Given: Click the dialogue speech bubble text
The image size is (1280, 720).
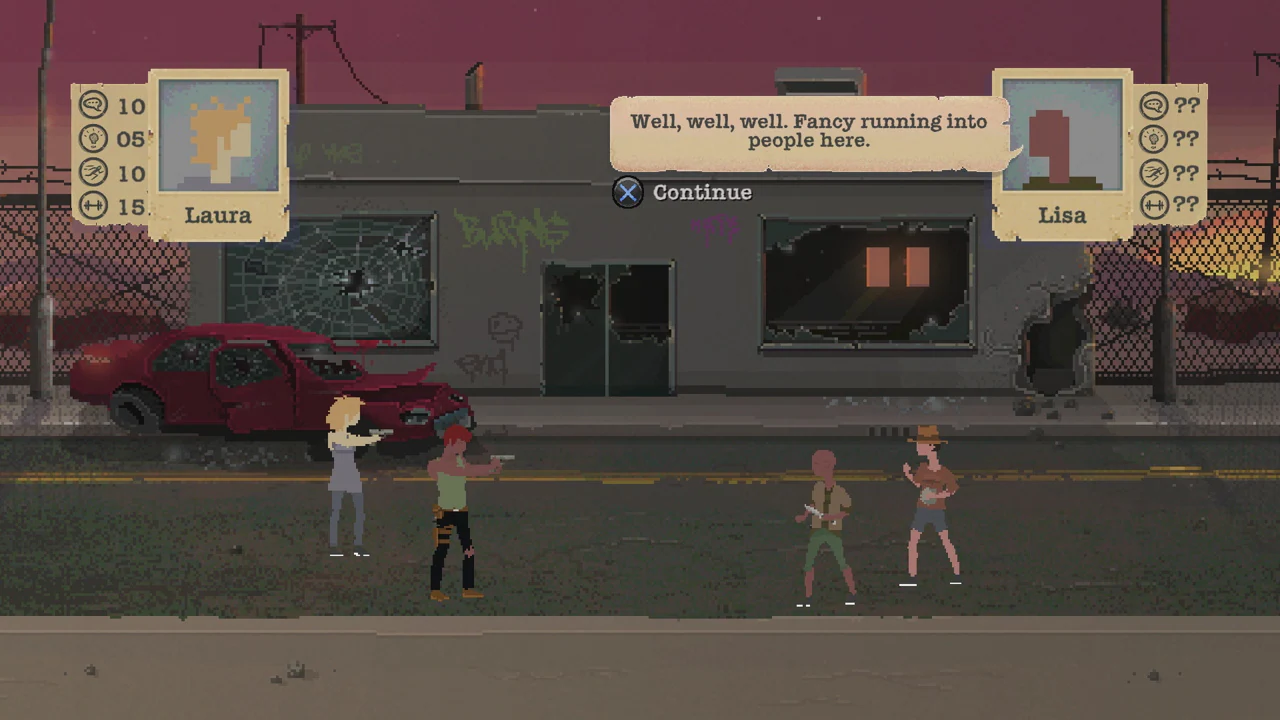Looking at the screenshot, I should 808,131.
